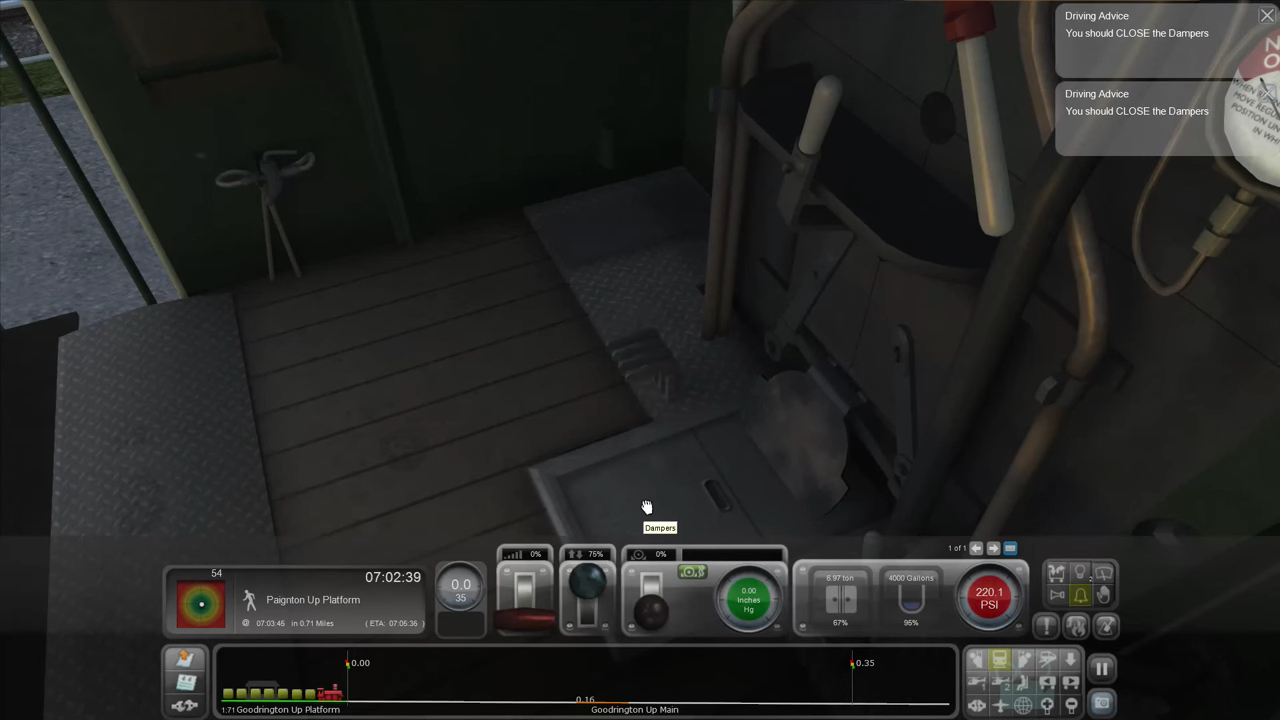
Task: Show previous advice message with left arrow
Action: click(x=976, y=548)
